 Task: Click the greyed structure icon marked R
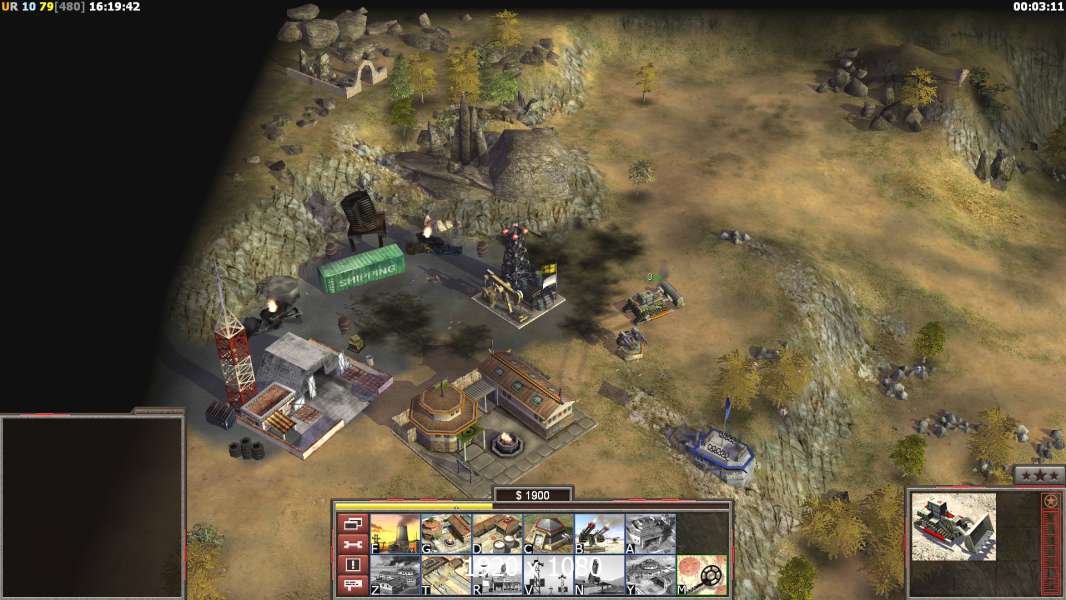tap(496, 575)
